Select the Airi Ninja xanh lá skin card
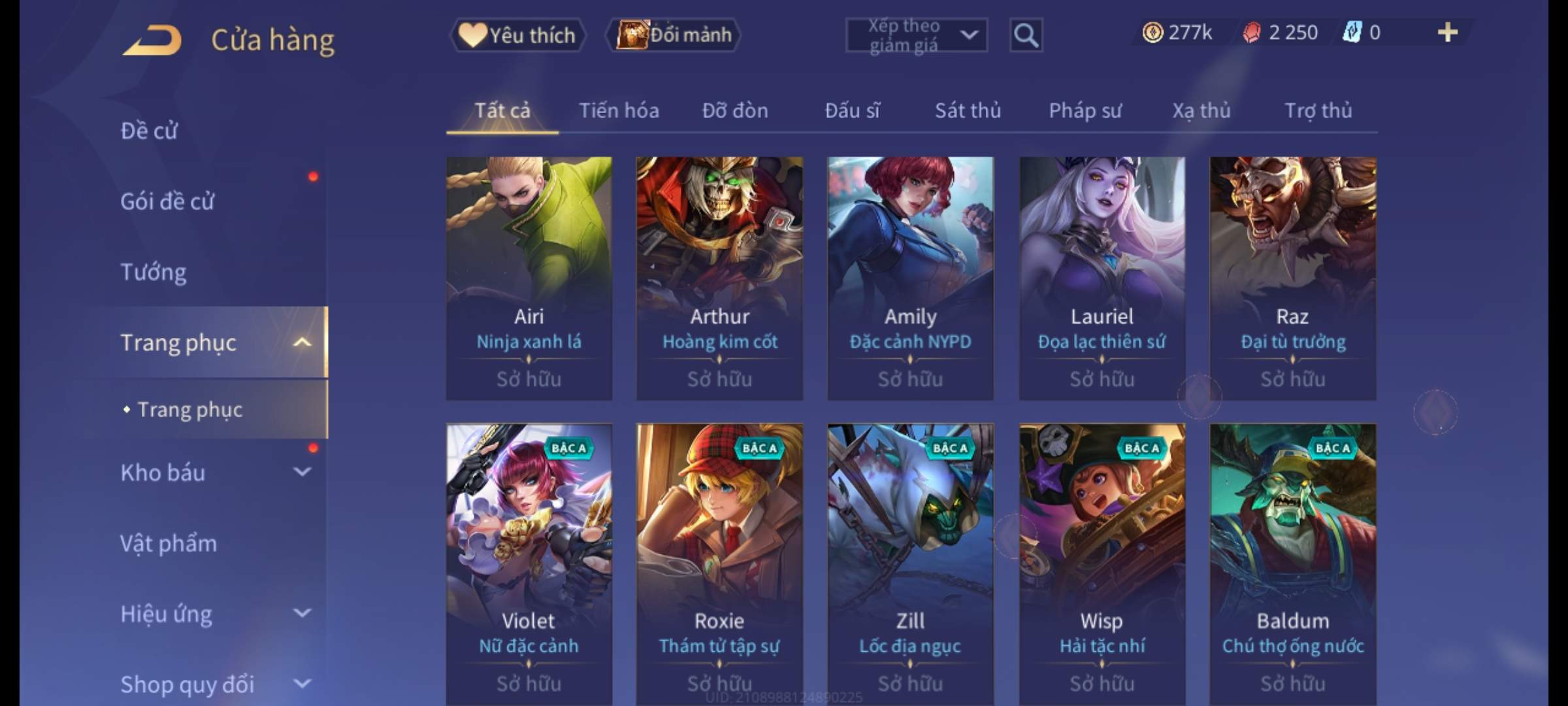This screenshot has height=706, width=1568. click(x=529, y=278)
